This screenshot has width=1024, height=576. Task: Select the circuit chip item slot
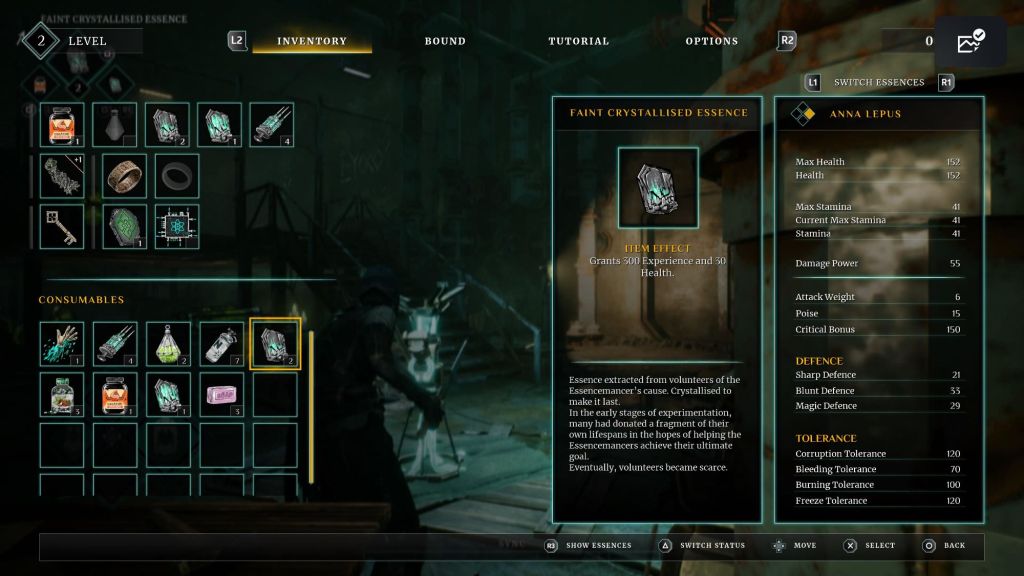177,227
